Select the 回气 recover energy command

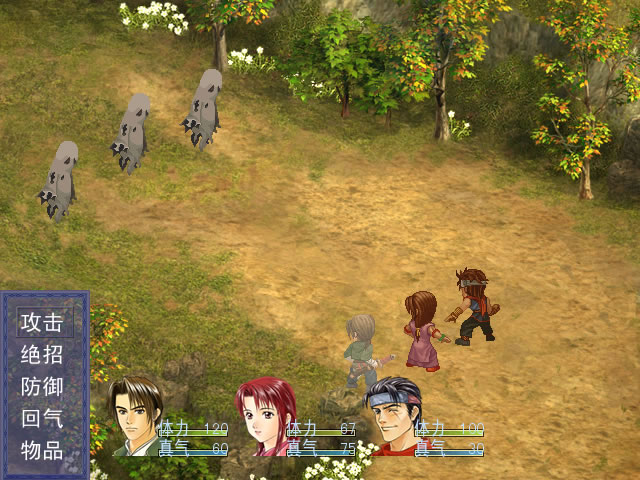43,418
